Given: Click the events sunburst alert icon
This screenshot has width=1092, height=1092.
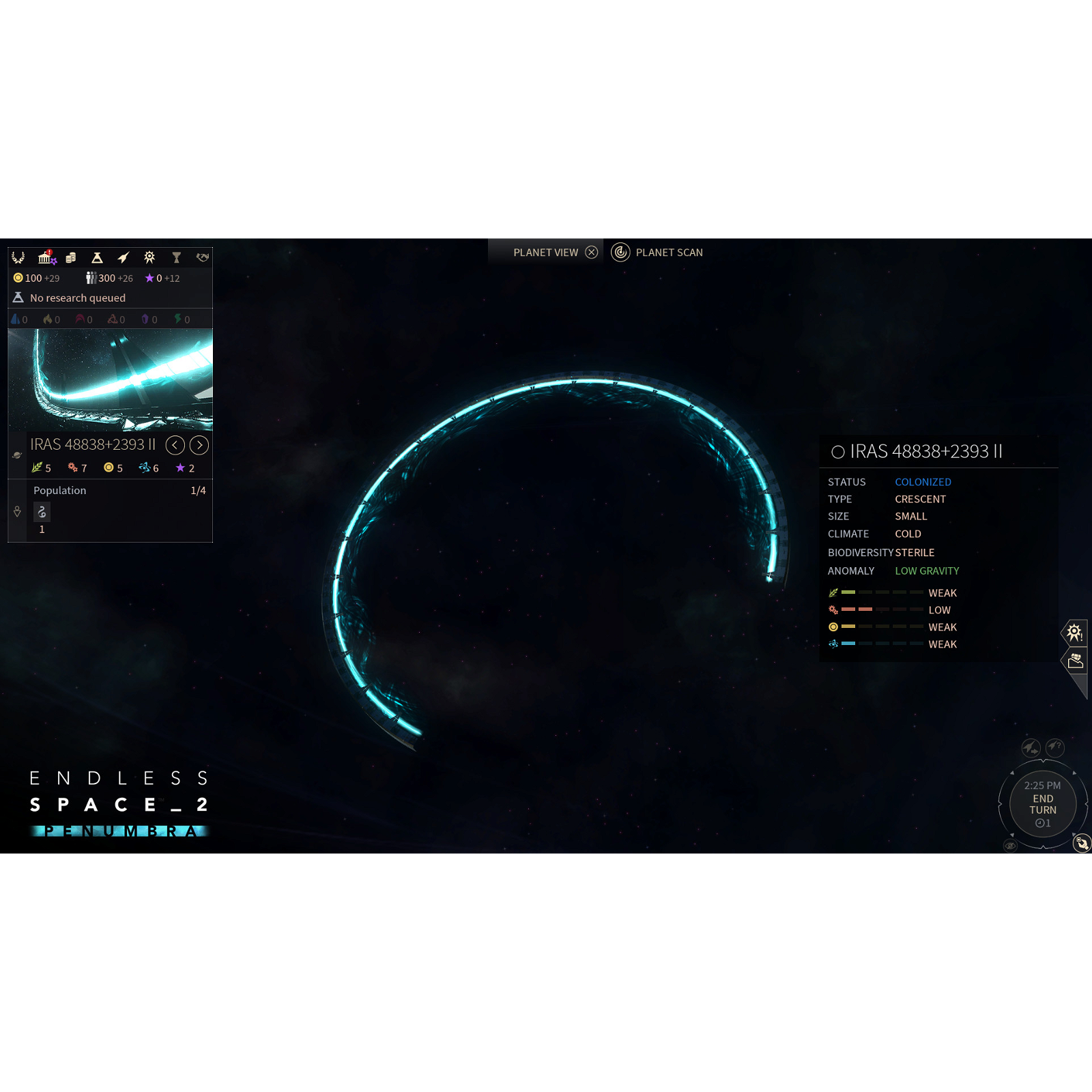Looking at the screenshot, I should coord(1075,631).
